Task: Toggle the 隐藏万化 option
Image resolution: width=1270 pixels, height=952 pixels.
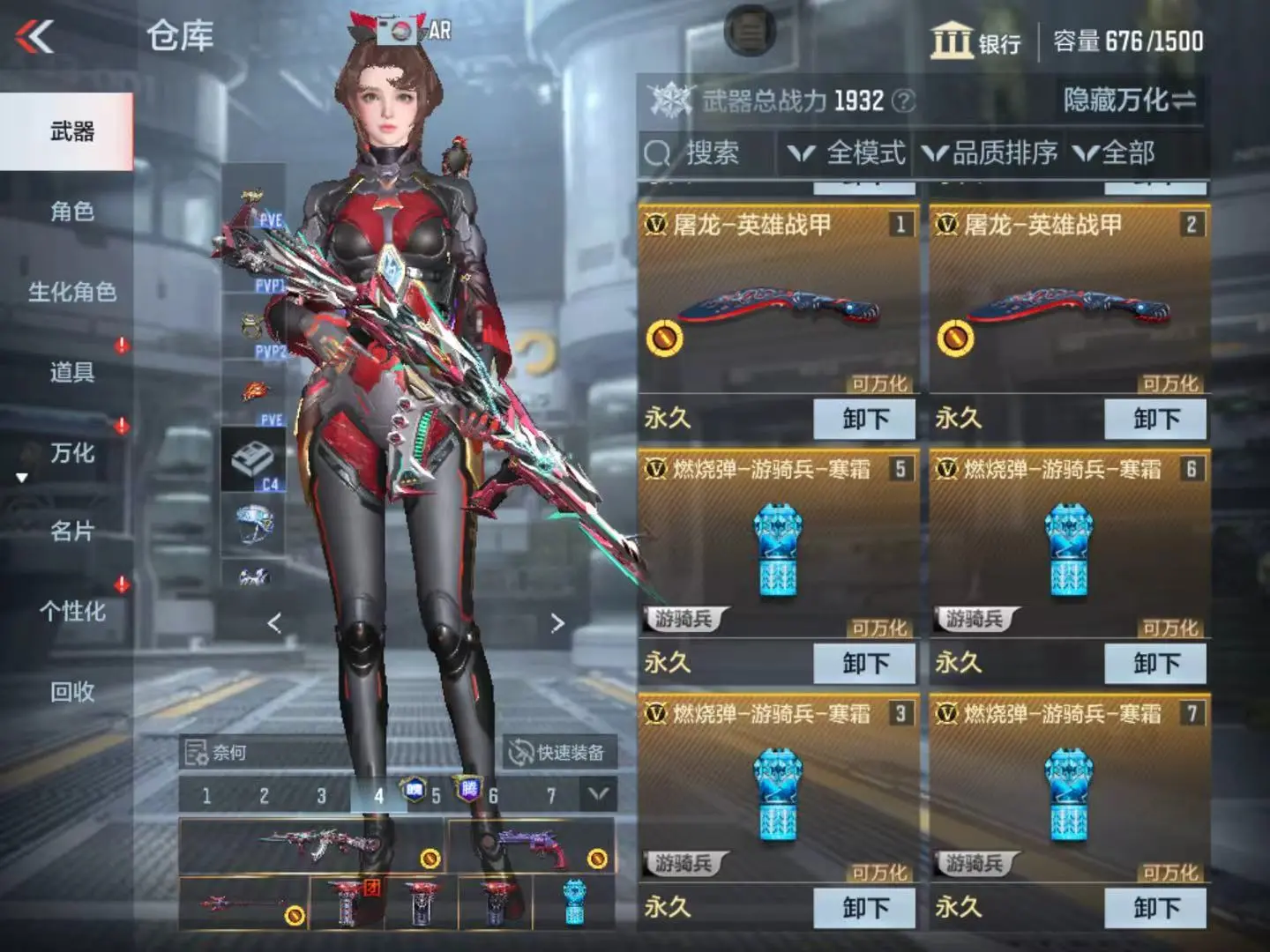Action: point(1130,100)
